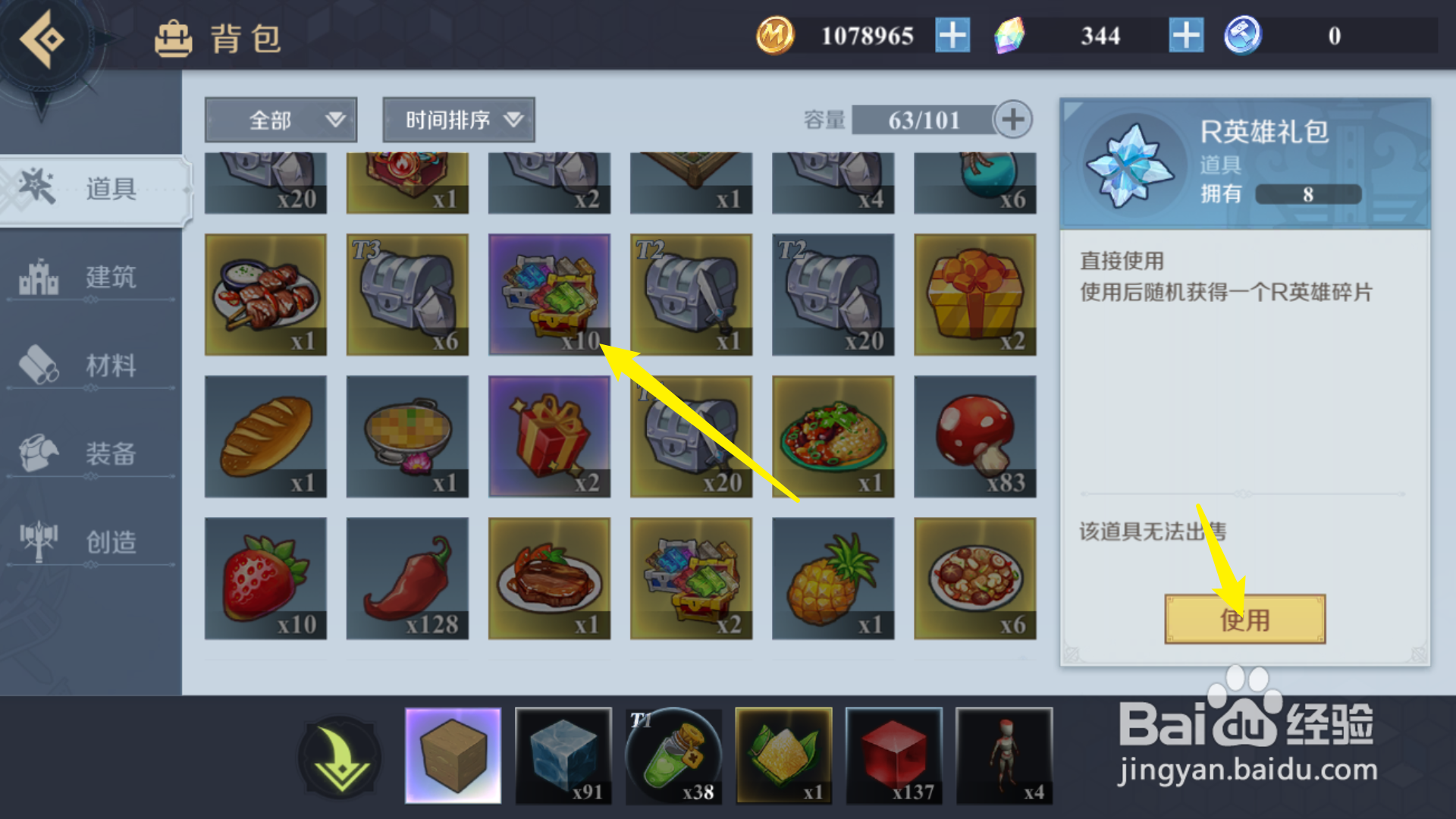Open the 时间排序 sort dropdown
The width and height of the screenshot is (1456, 819).
458,119
